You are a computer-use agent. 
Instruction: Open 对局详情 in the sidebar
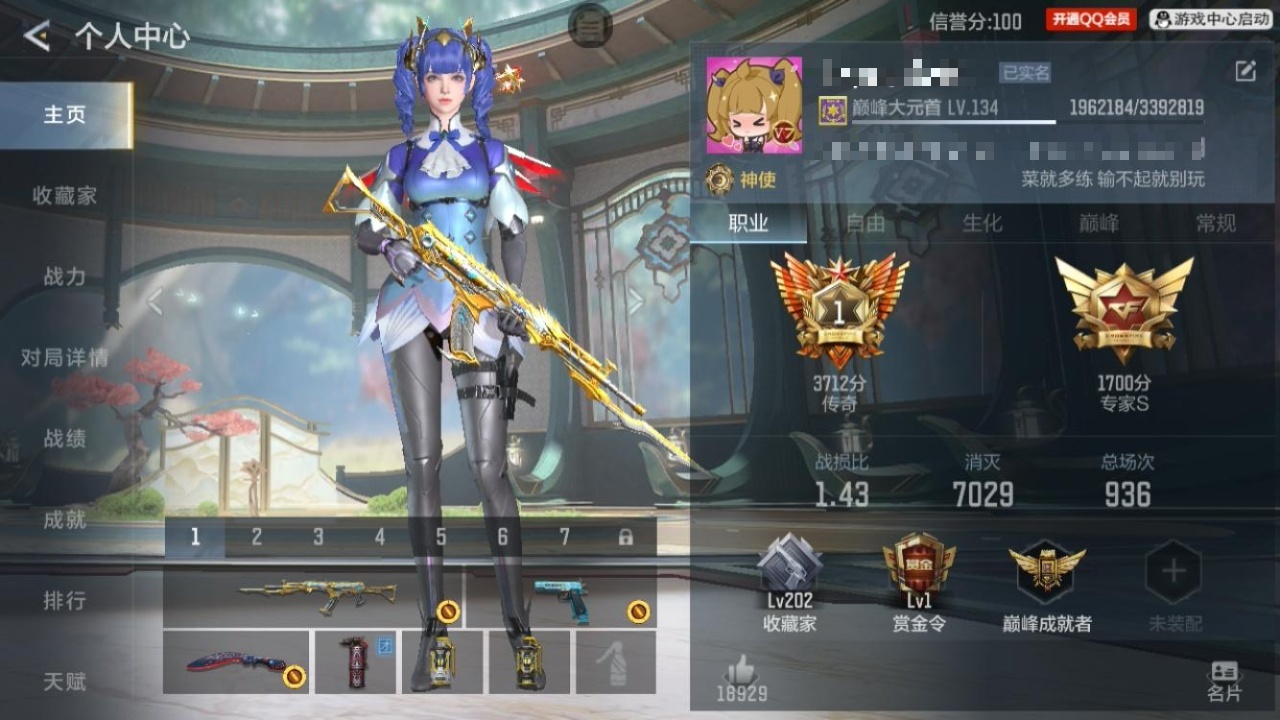65,358
